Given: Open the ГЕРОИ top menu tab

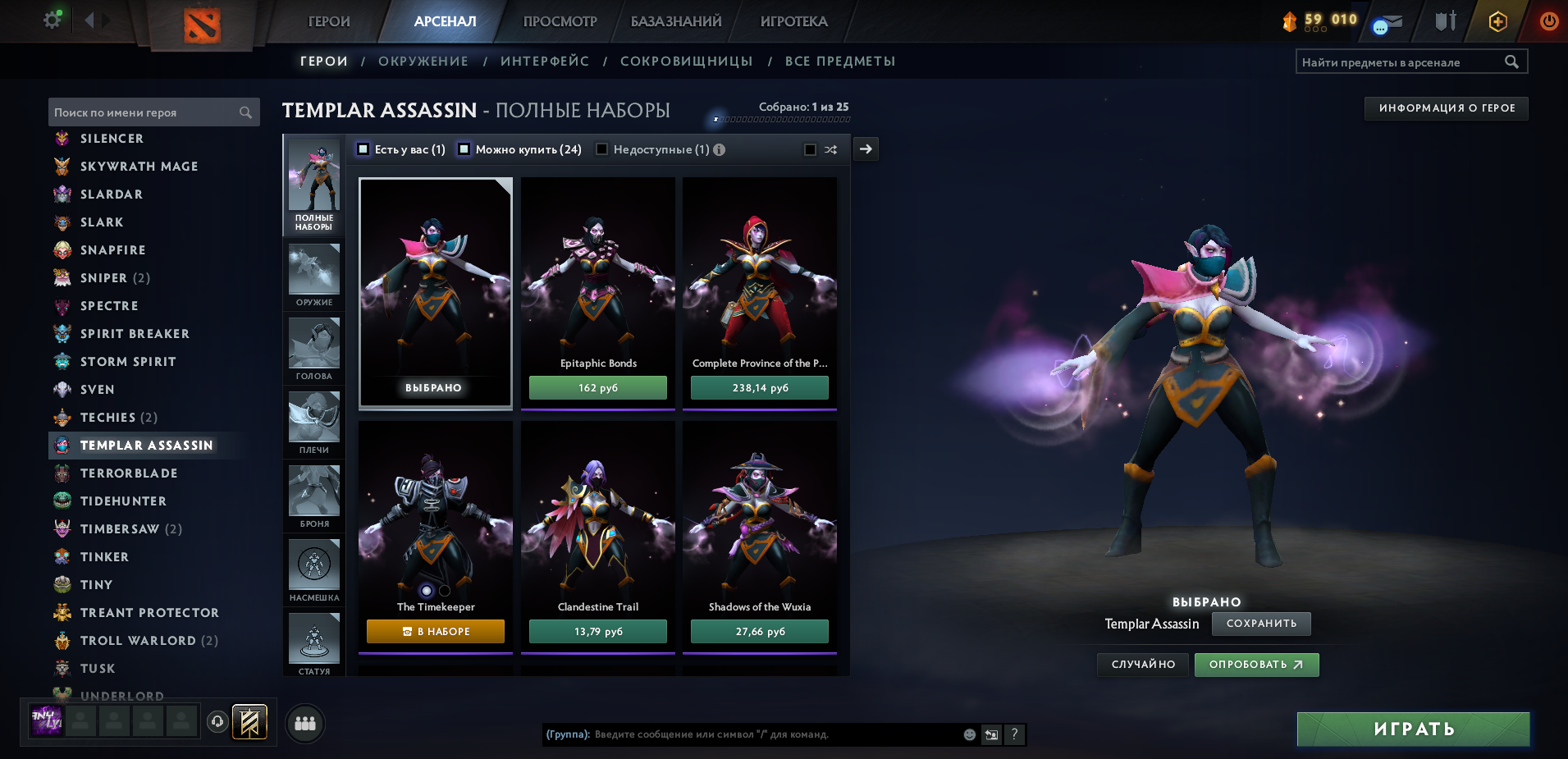Looking at the screenshot, I should point(329,21).
